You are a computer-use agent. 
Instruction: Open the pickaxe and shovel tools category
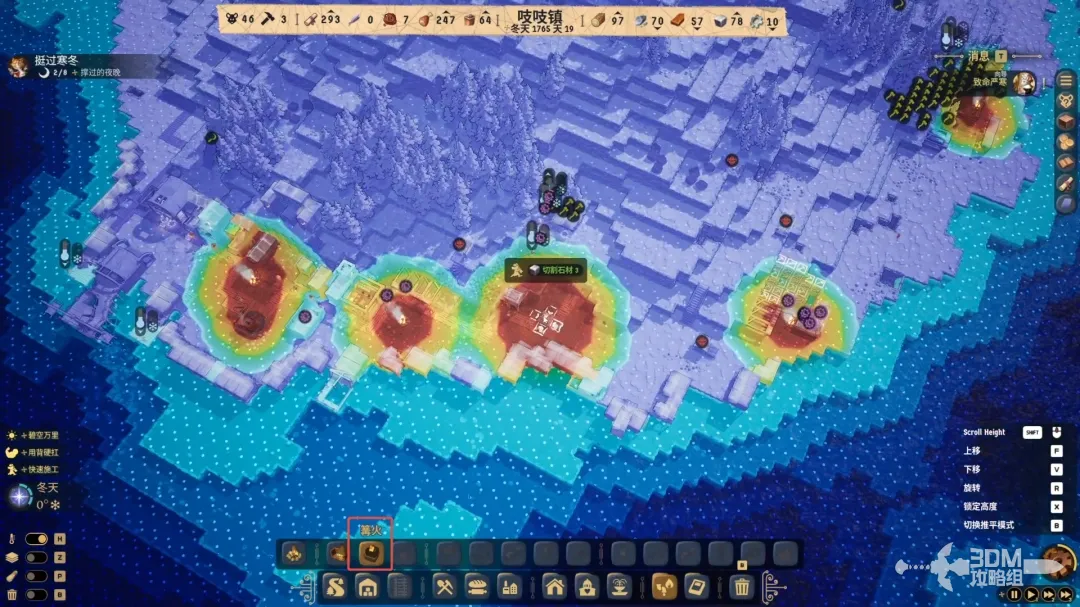click(x=444, y=587)
